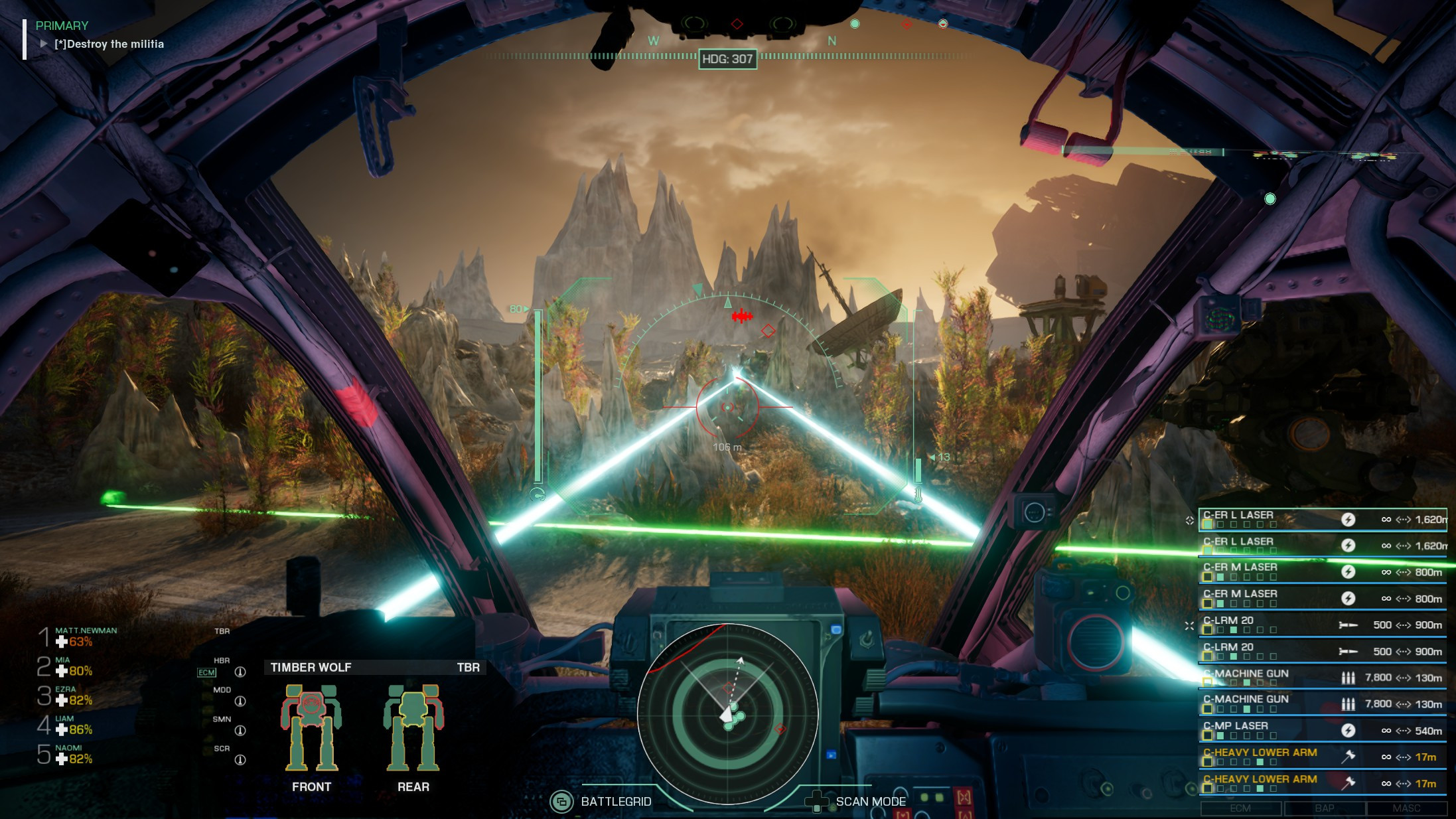The height and width of the screenshot is (819, 1456).
Task: Toggle the BAP equipment indicator
Action: tap(1324, 808)
